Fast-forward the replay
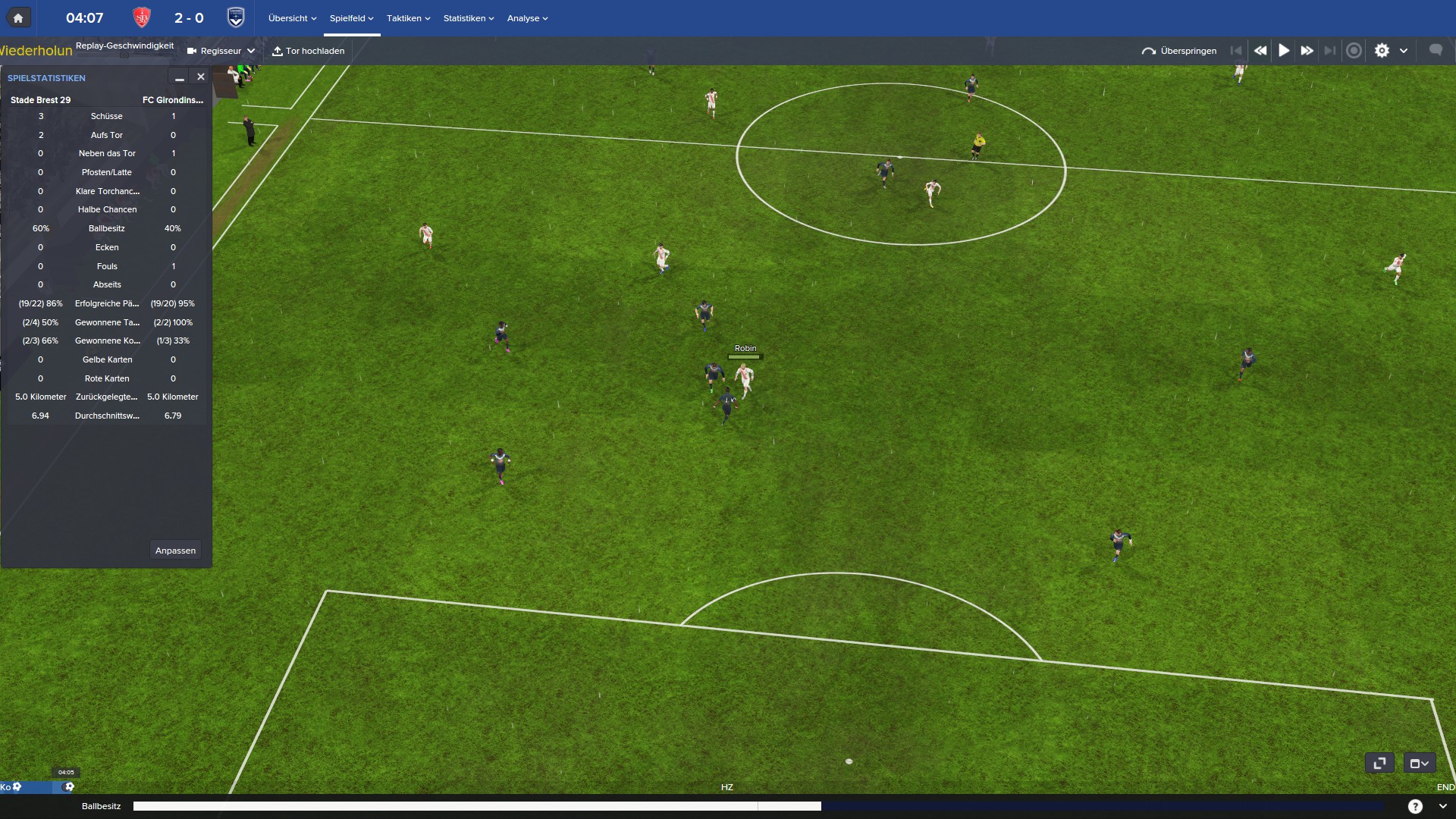The image size is (1456, 819). click(1307, 51)
